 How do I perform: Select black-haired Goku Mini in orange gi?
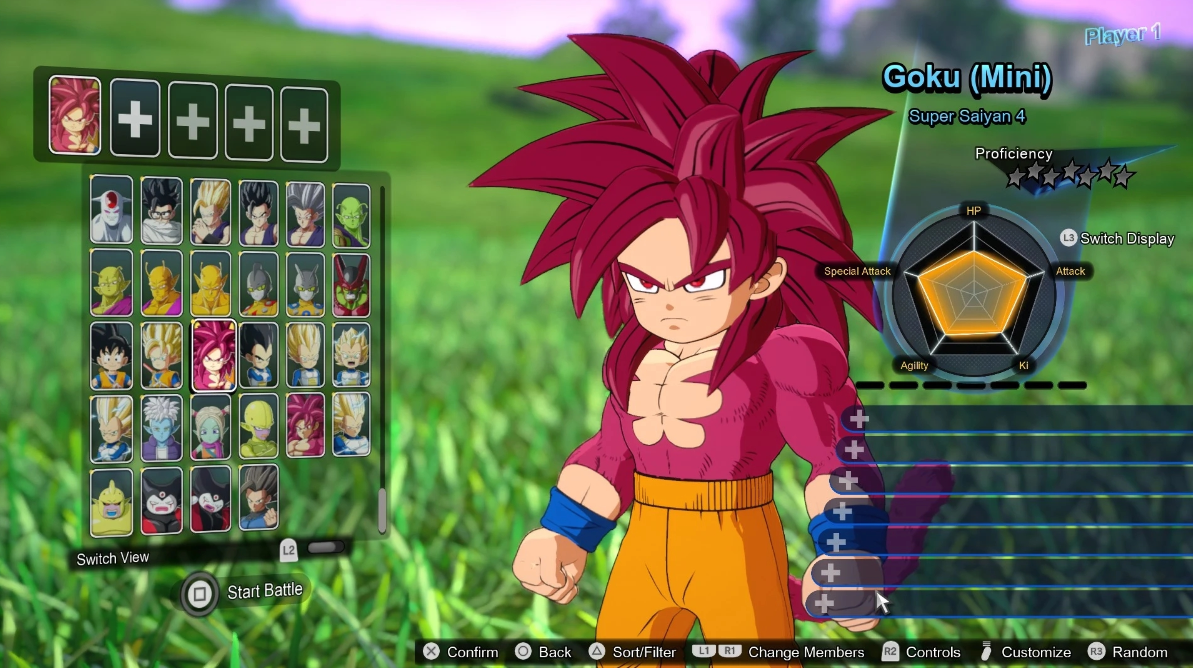(111, 355)
